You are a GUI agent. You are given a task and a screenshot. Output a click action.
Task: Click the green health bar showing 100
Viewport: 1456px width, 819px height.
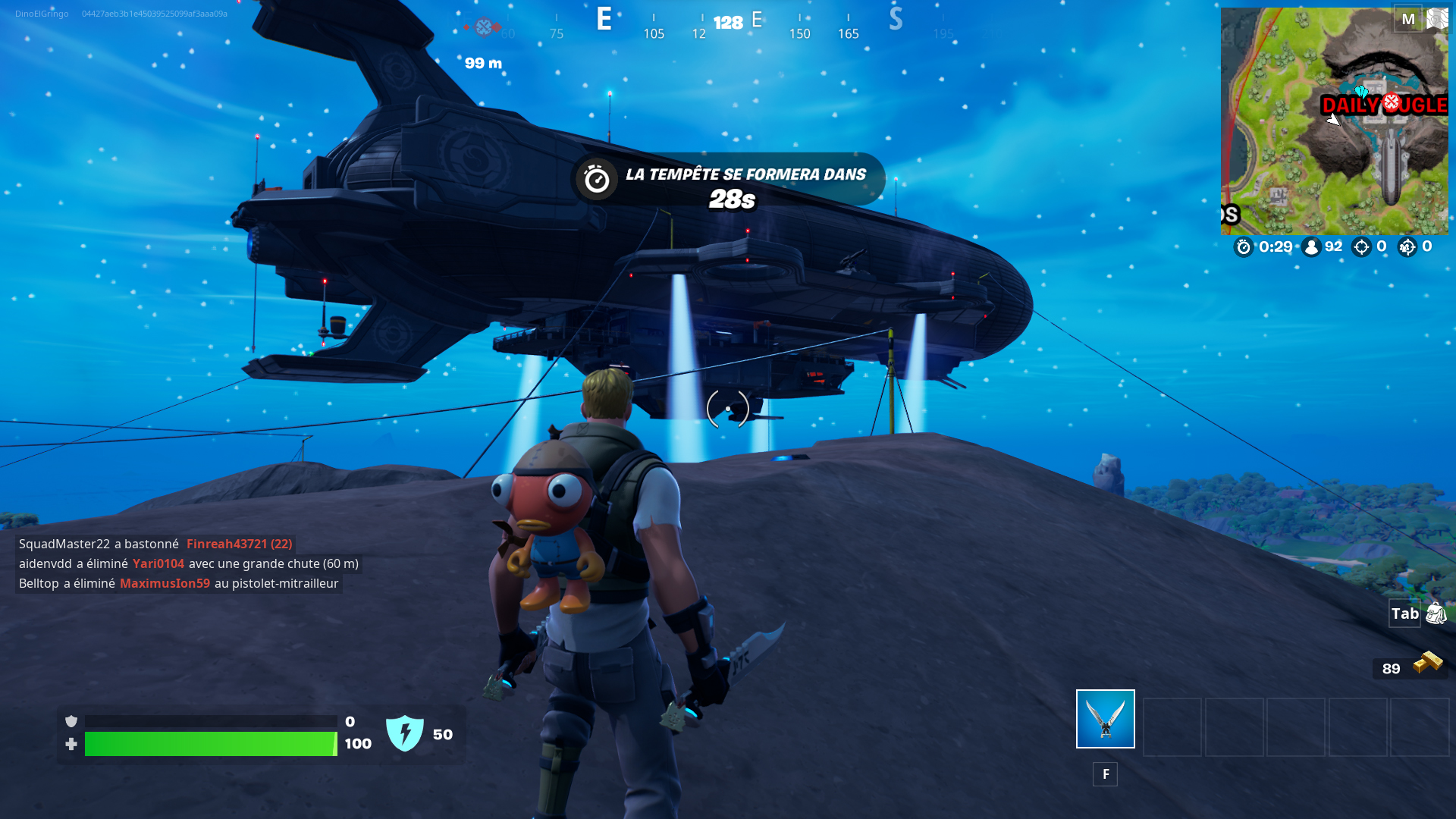212,744
